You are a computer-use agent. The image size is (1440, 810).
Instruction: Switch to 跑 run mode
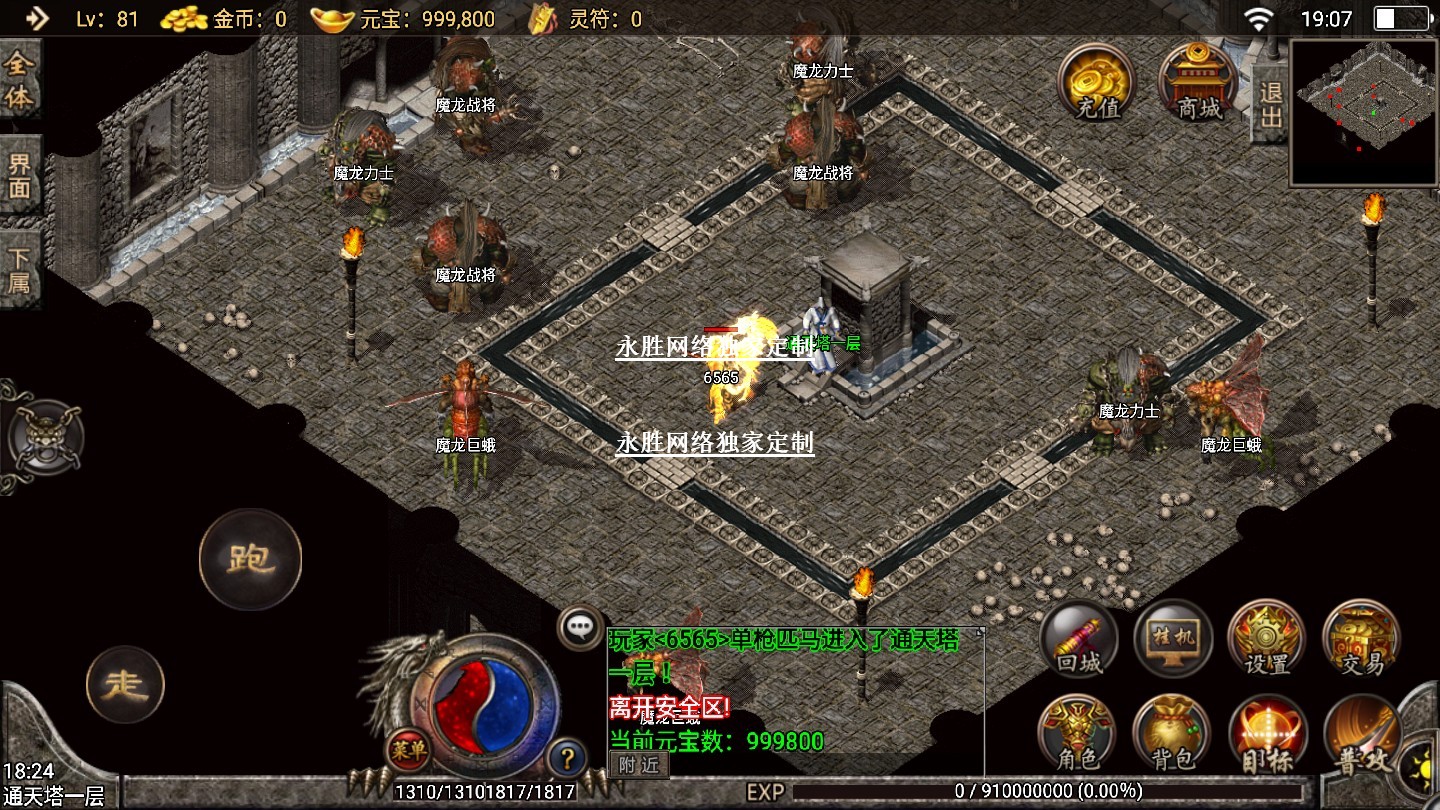250,559
